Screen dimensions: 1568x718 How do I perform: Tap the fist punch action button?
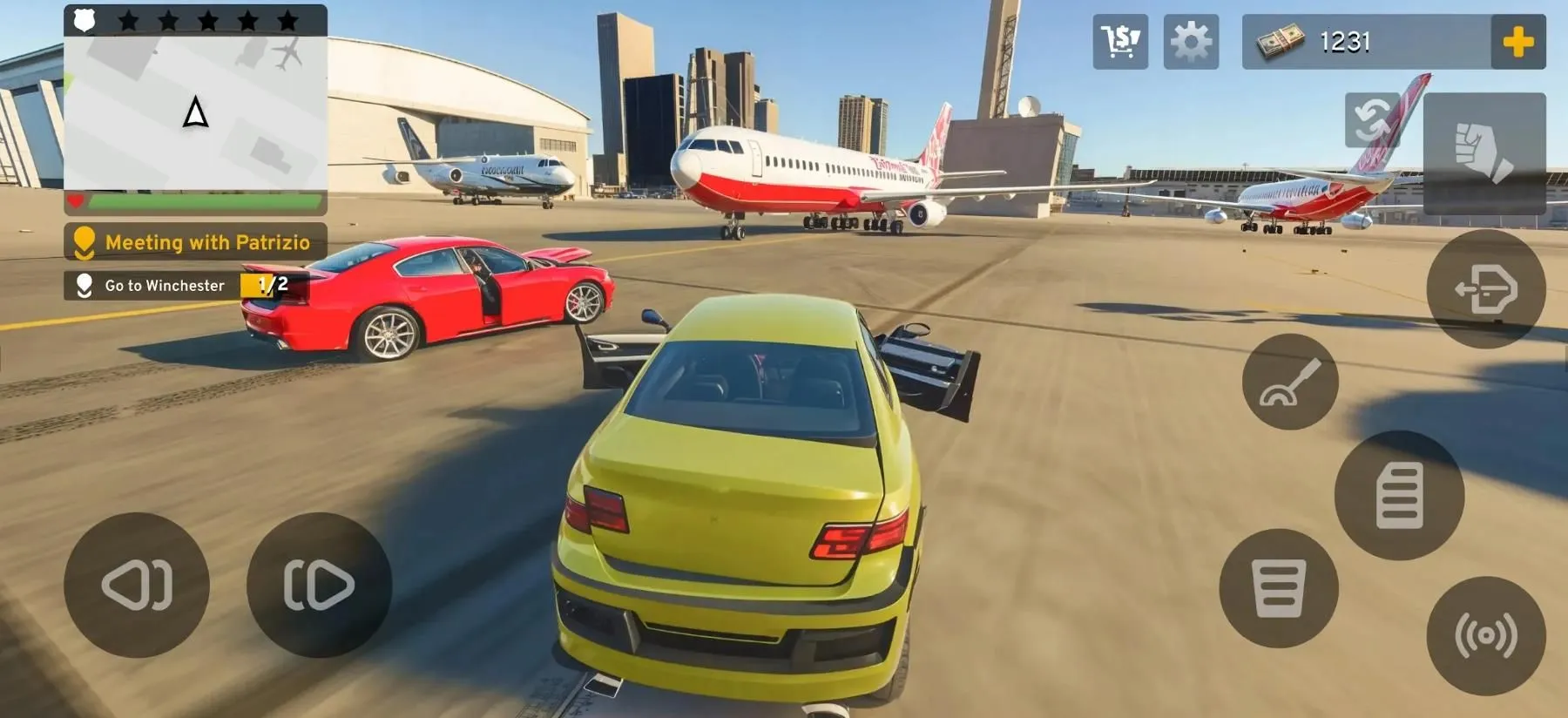[x=1484, y=153]
